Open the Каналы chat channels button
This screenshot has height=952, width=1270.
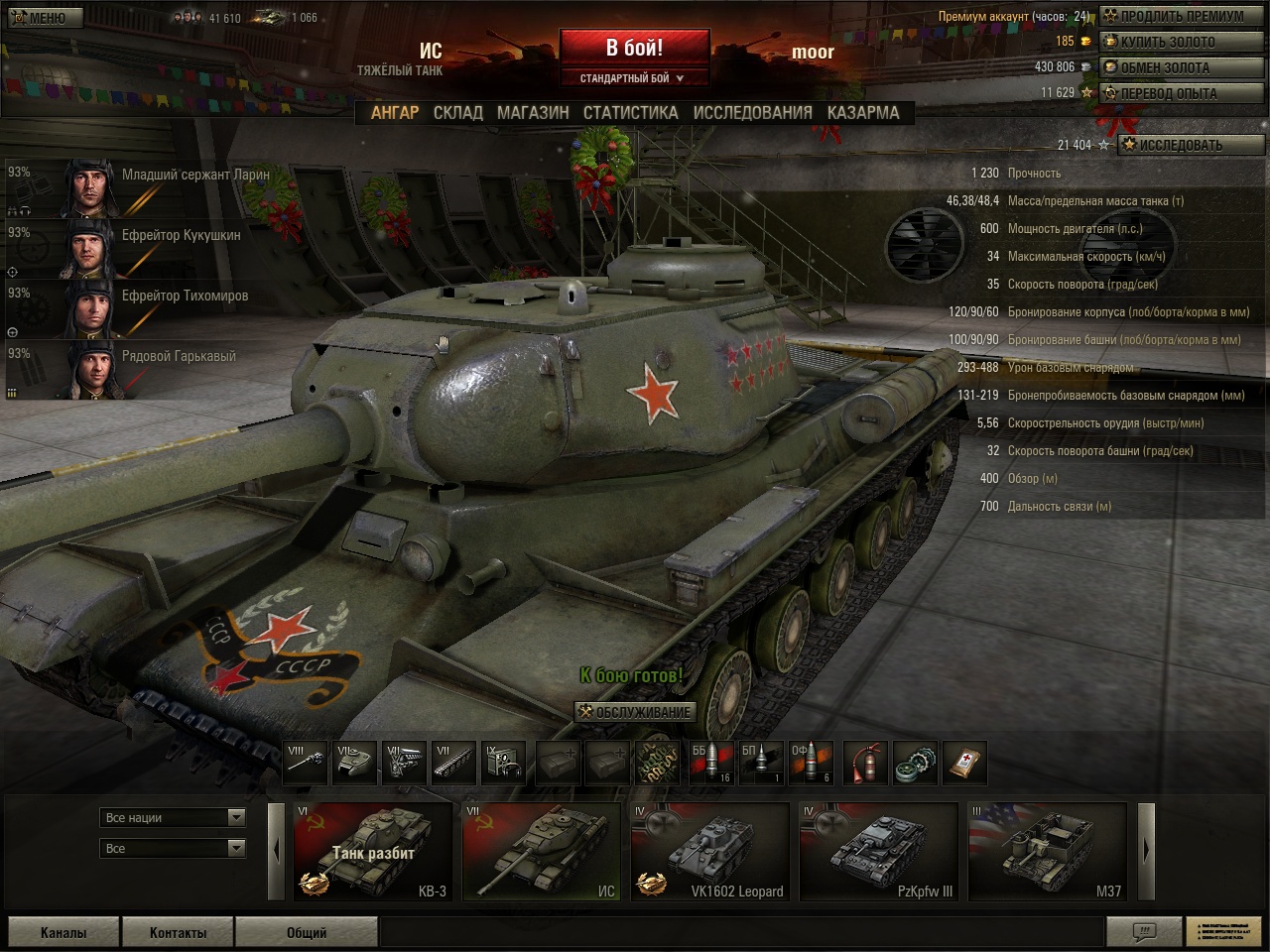pyautogui.click(x=63, y=932)
